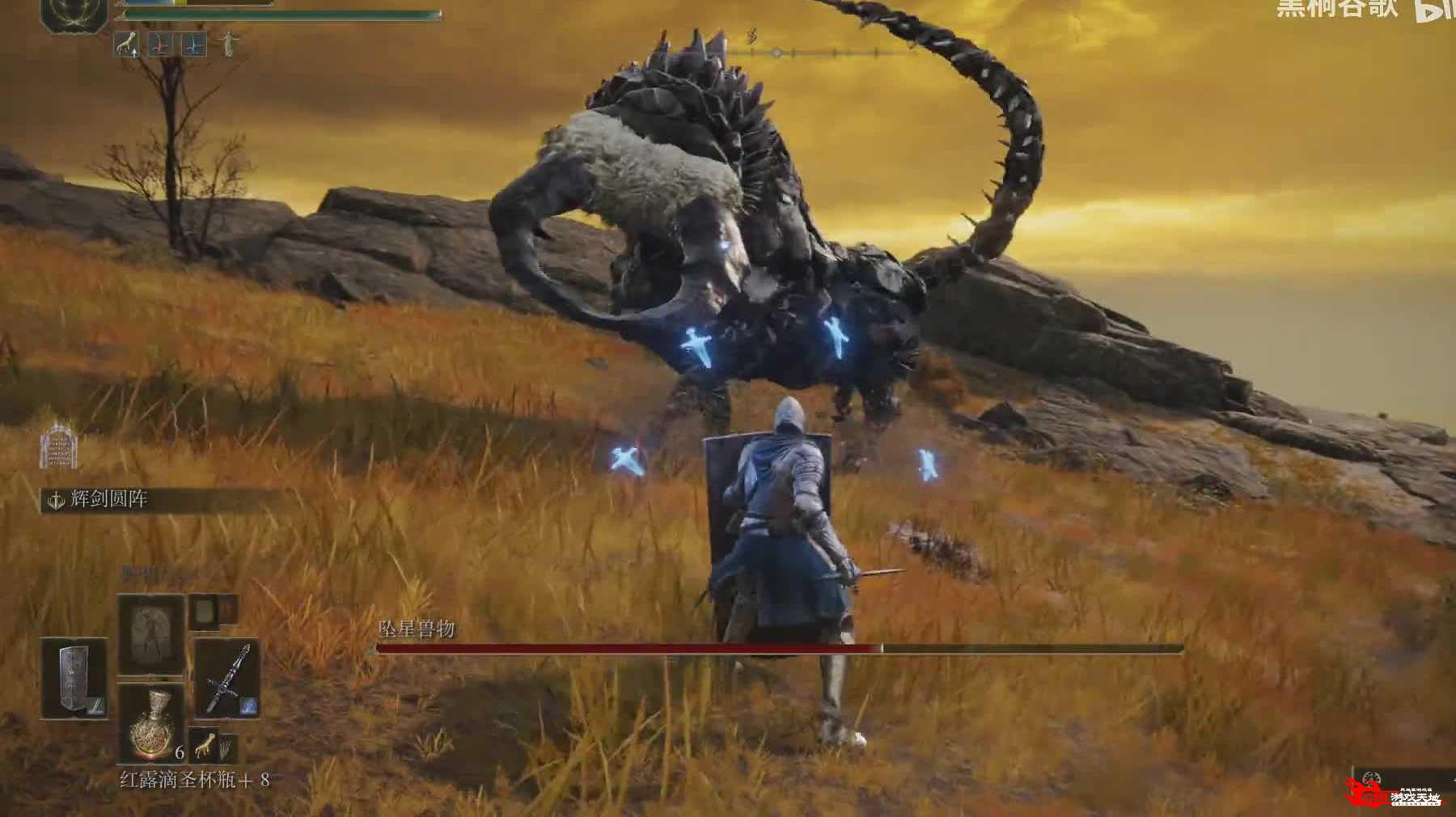The width and height of the screenshot is (1456, 817).
Task: Click the golden claw pouch item
Action: [205, 743]
